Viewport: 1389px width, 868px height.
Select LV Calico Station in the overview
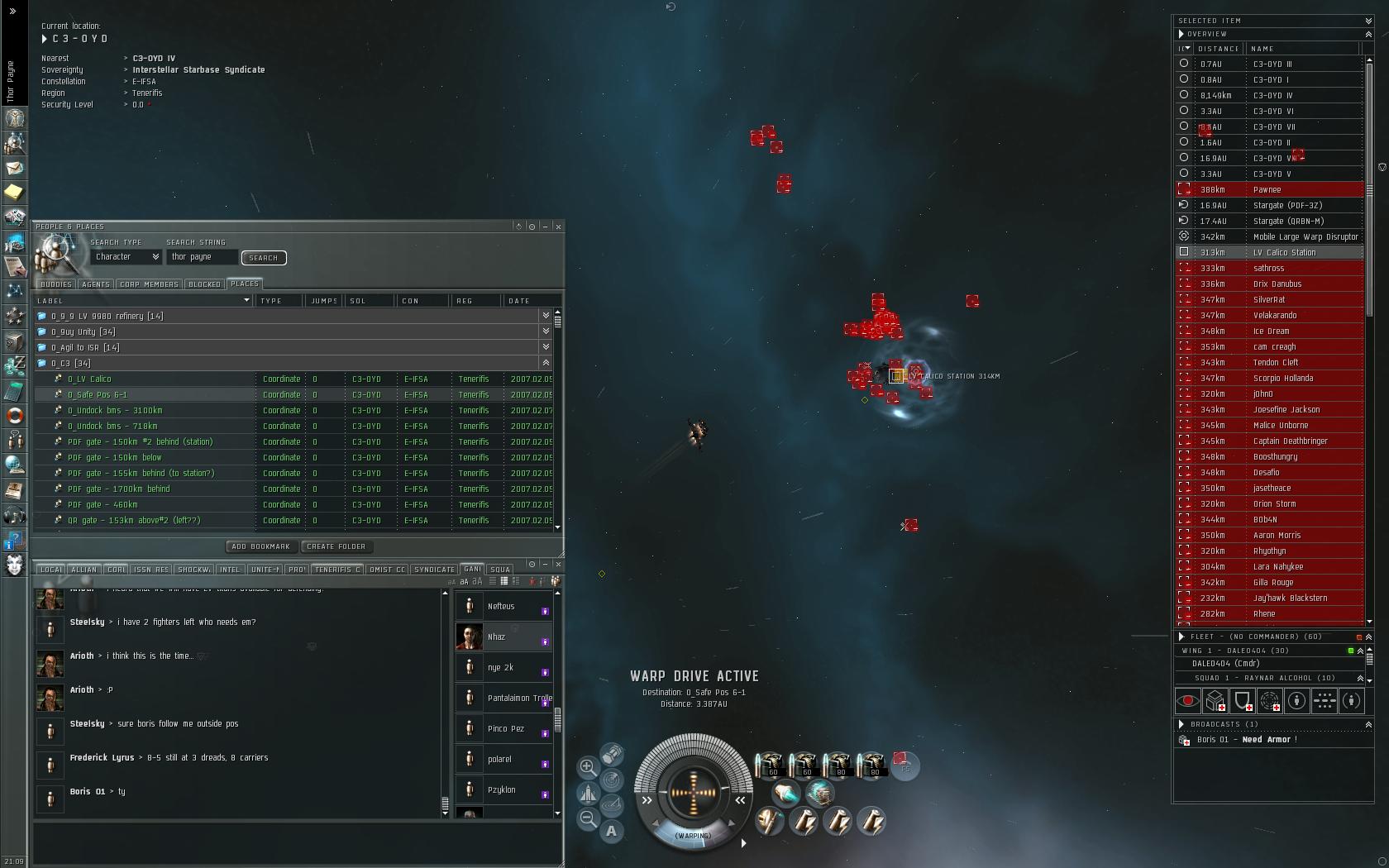(x=1284, y=253)
